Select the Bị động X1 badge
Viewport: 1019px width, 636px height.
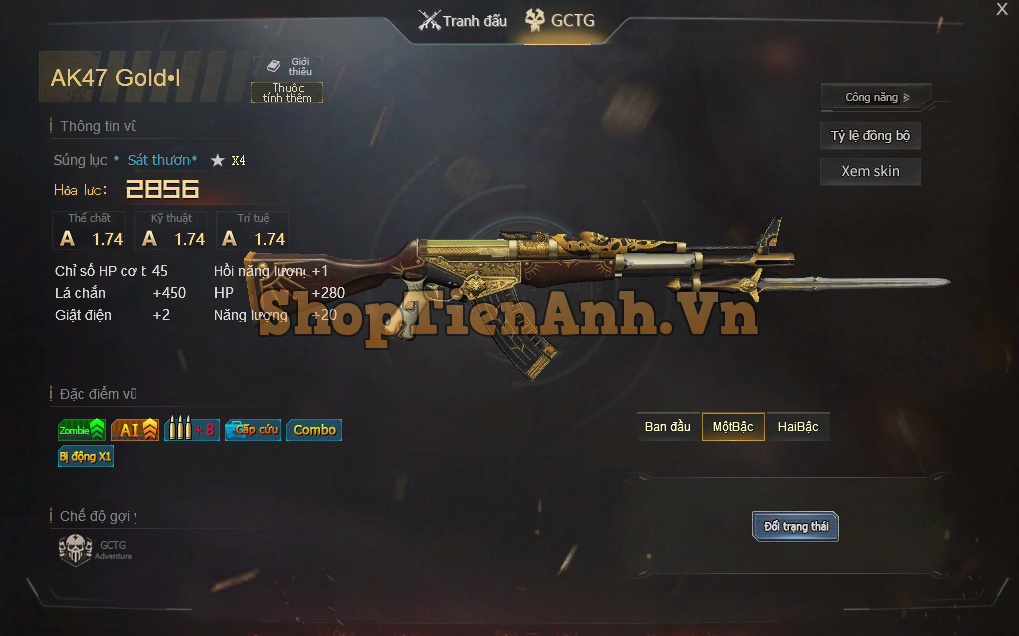click(86, 456)
